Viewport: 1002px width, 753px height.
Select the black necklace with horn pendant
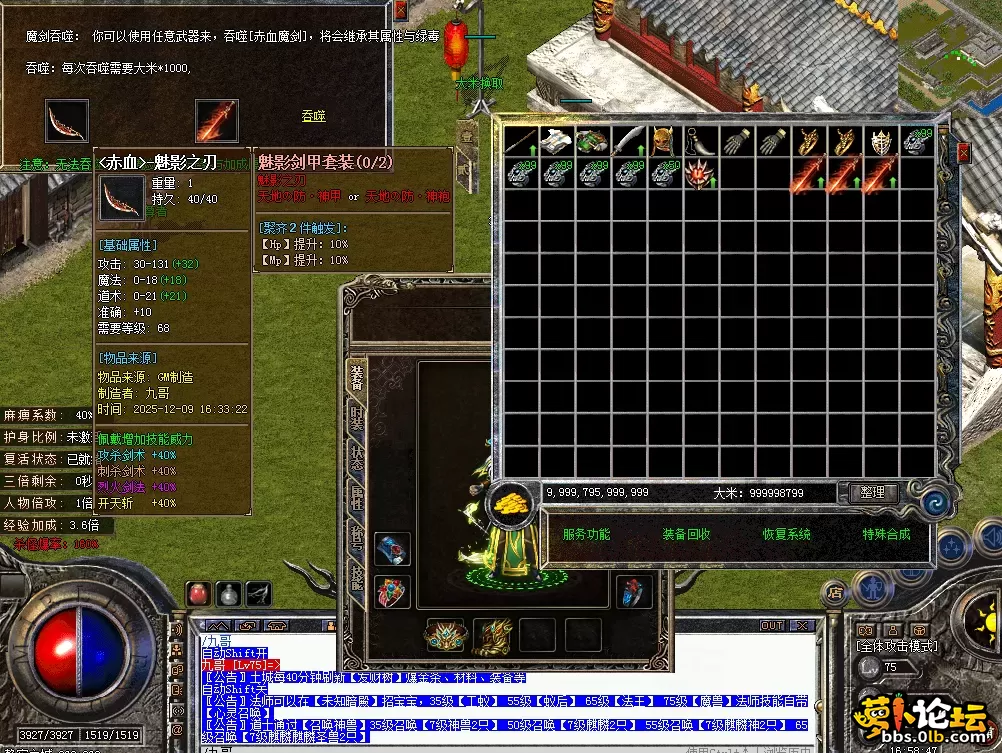tap(697, 142)
